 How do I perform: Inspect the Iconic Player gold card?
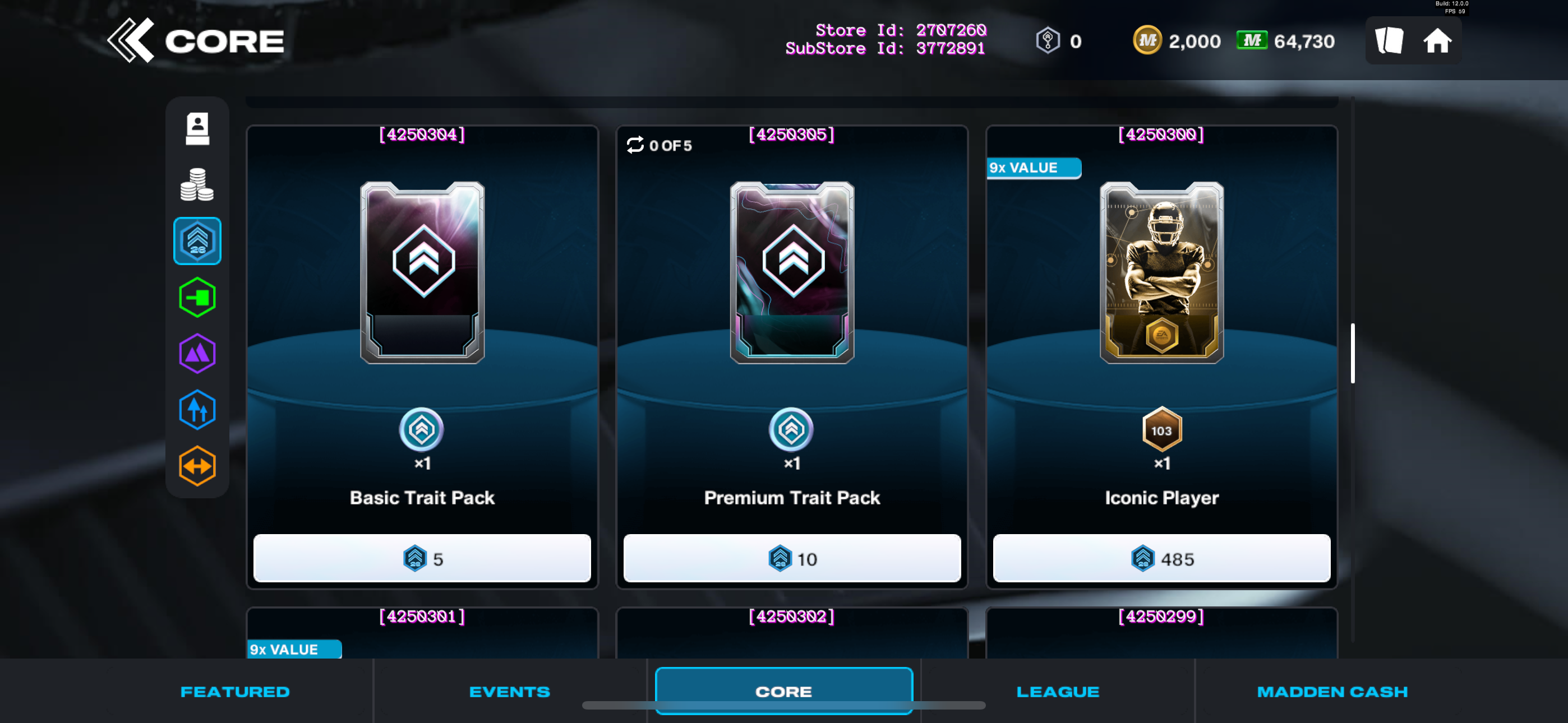[1161, 272]
